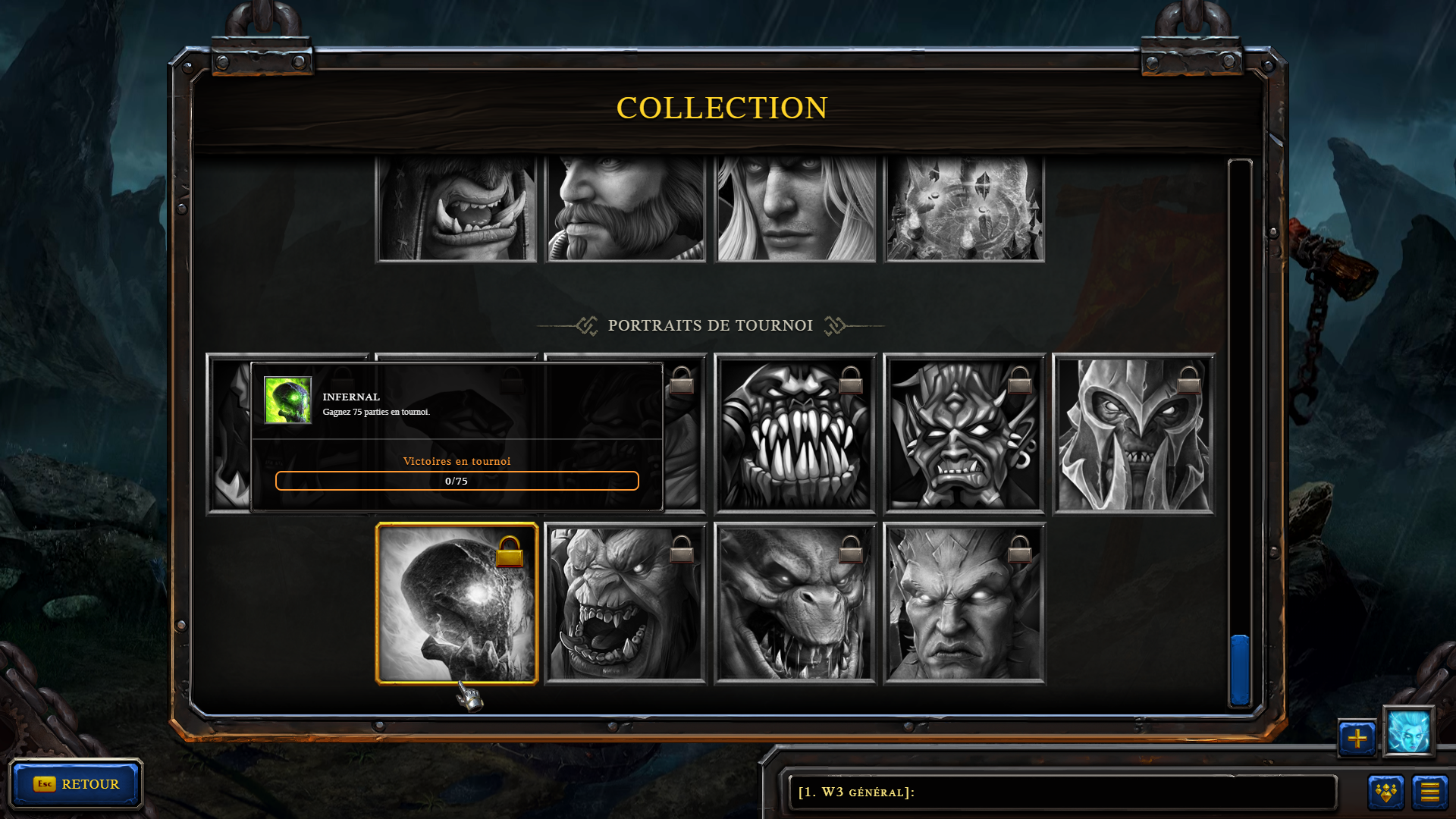This screenshot has height=819, width=1456.
Task: Click the Retour back button
Action: 76,784
